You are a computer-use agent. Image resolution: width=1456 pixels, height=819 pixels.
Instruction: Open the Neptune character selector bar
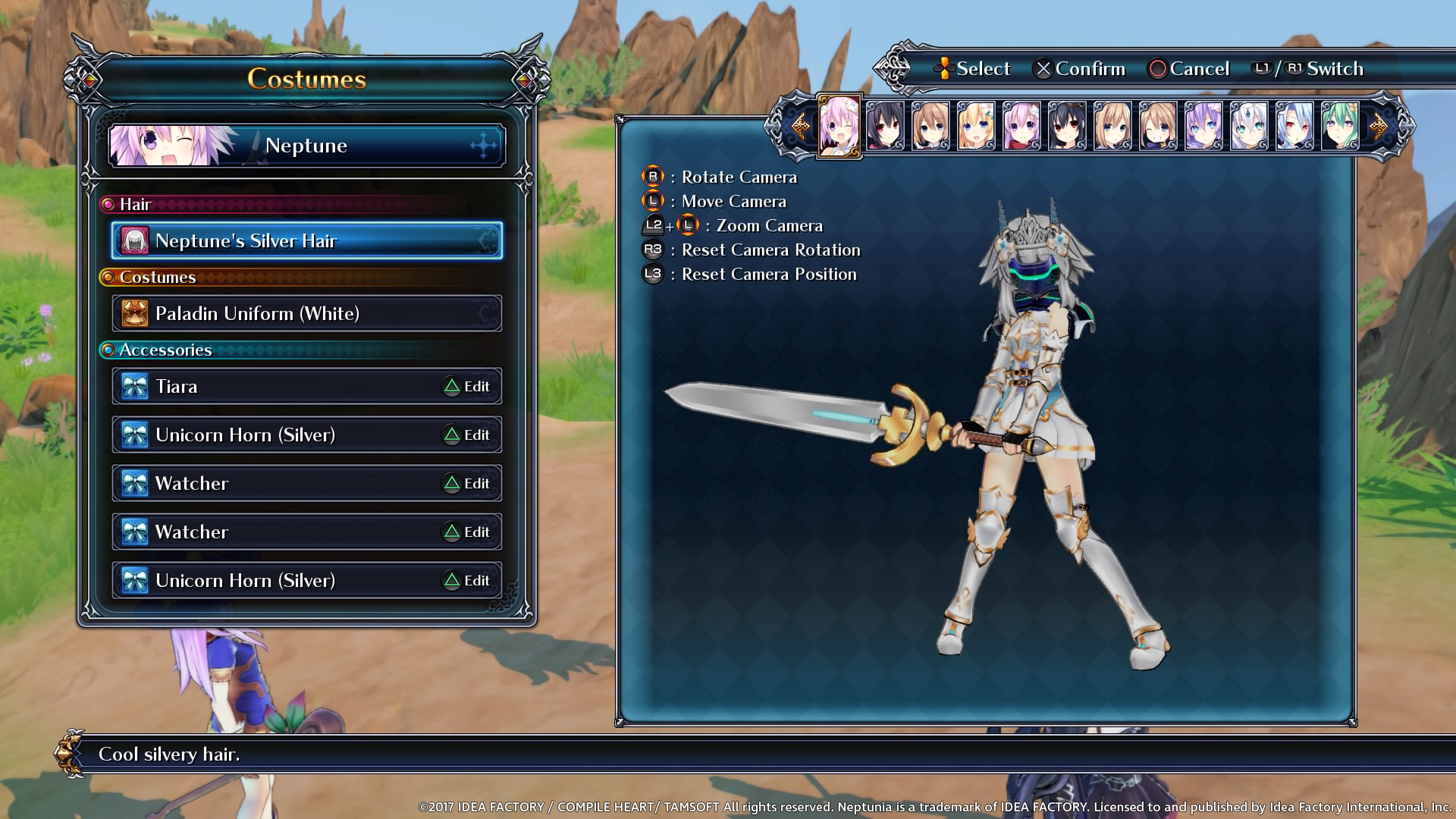(306, 146)
